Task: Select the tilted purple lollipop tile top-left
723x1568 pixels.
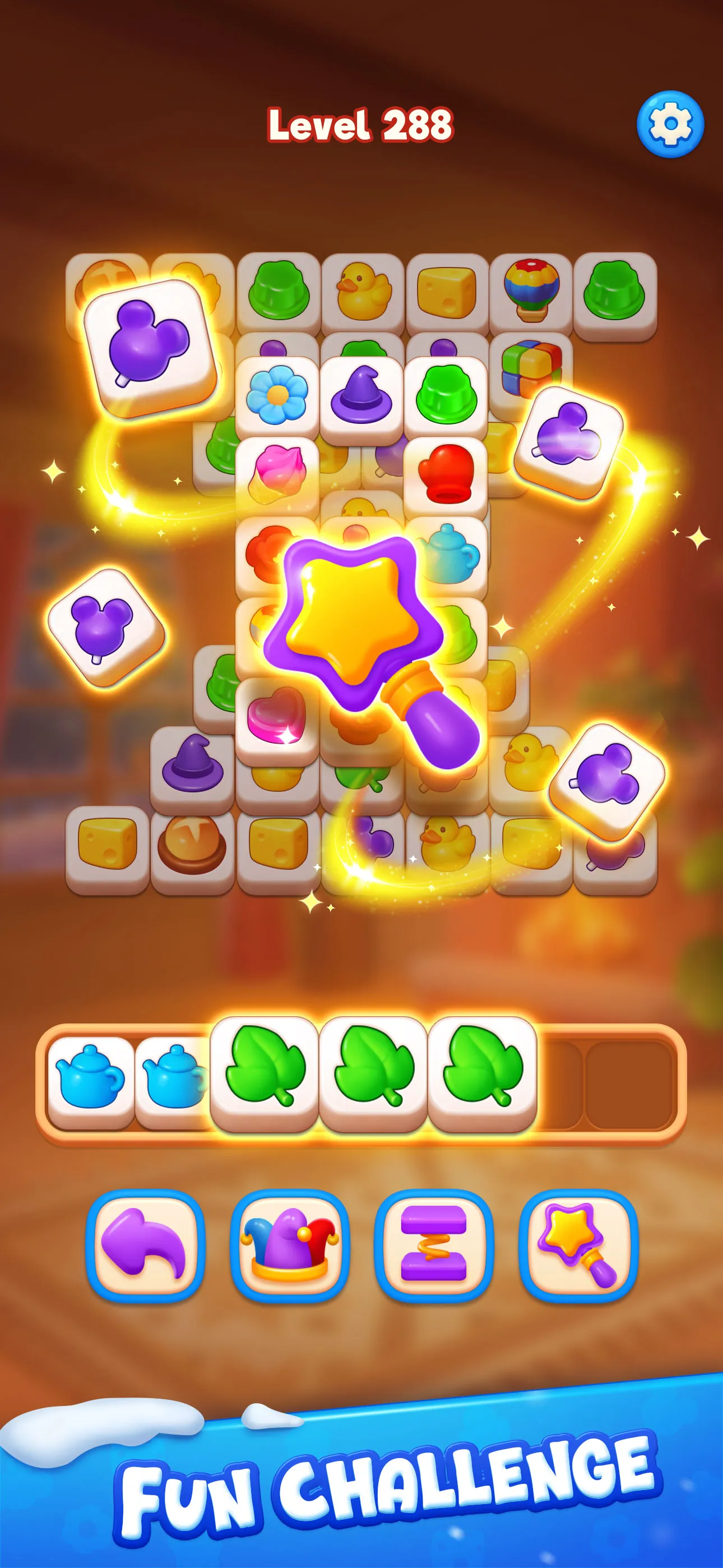Action: pyautogui.click(x=149, y=350)
